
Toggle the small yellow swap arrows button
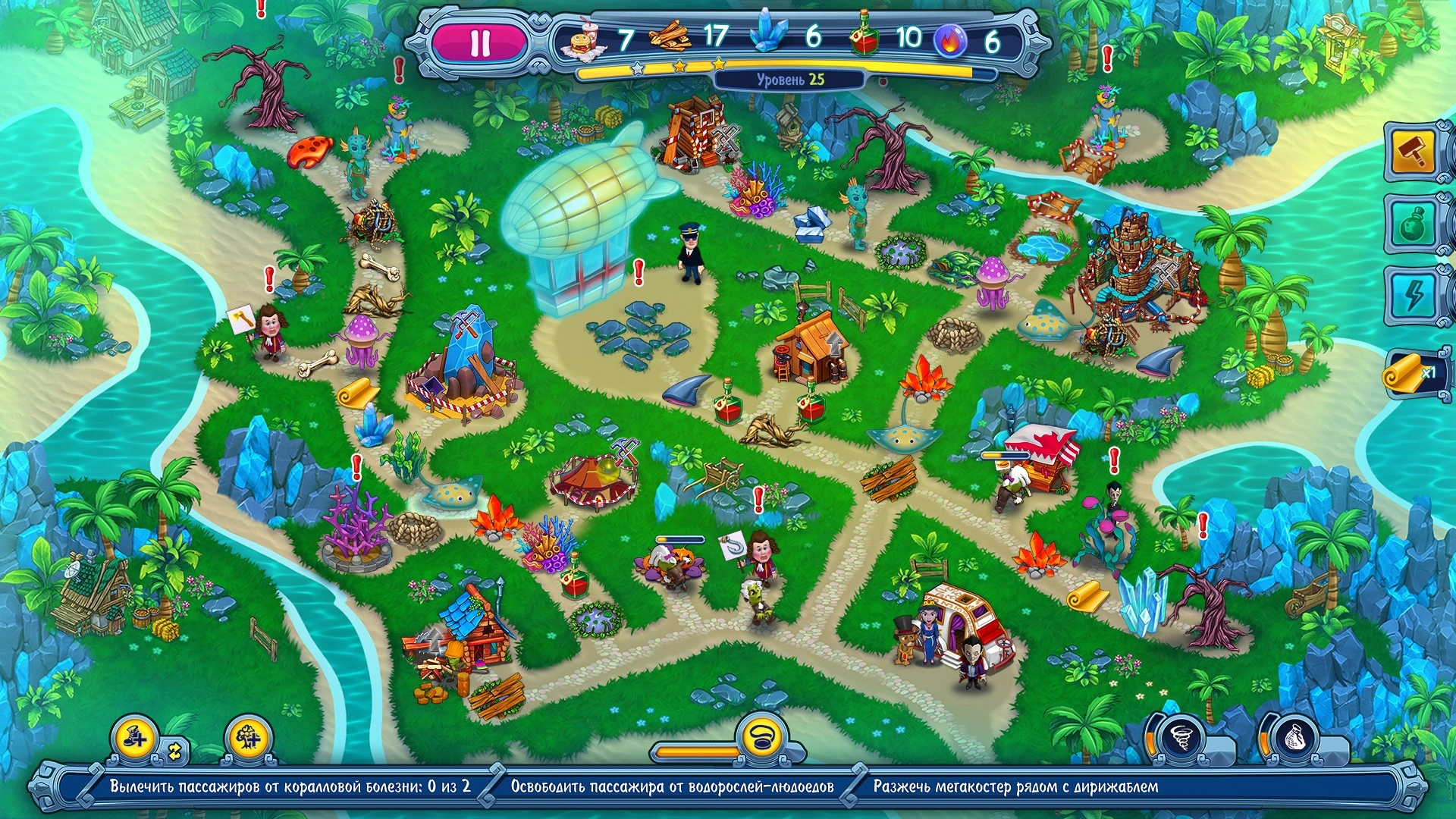pyautogui.click(x=175, y=752)
